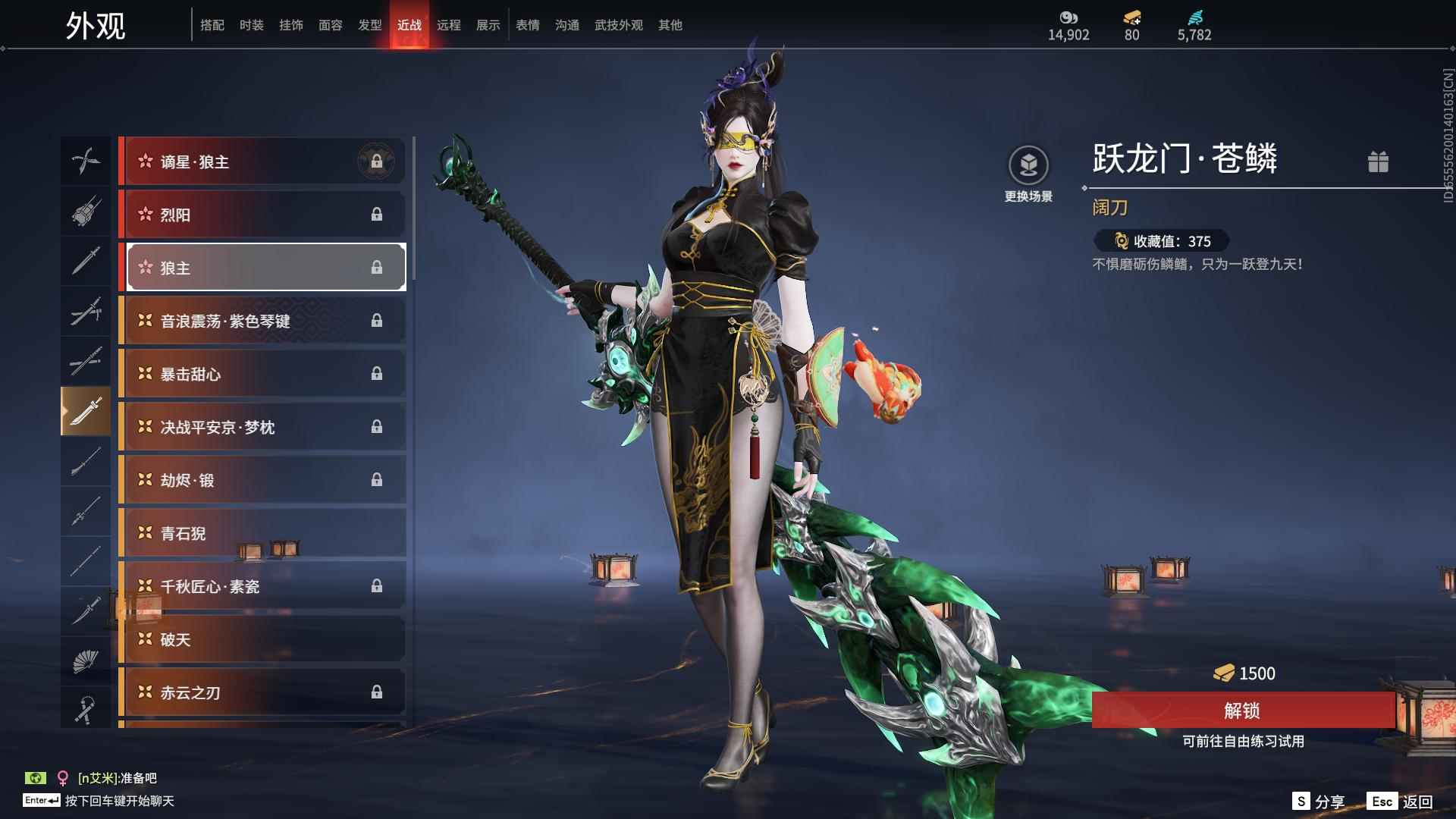Click the gift box icon
1456x819 pixels.
1378,162
